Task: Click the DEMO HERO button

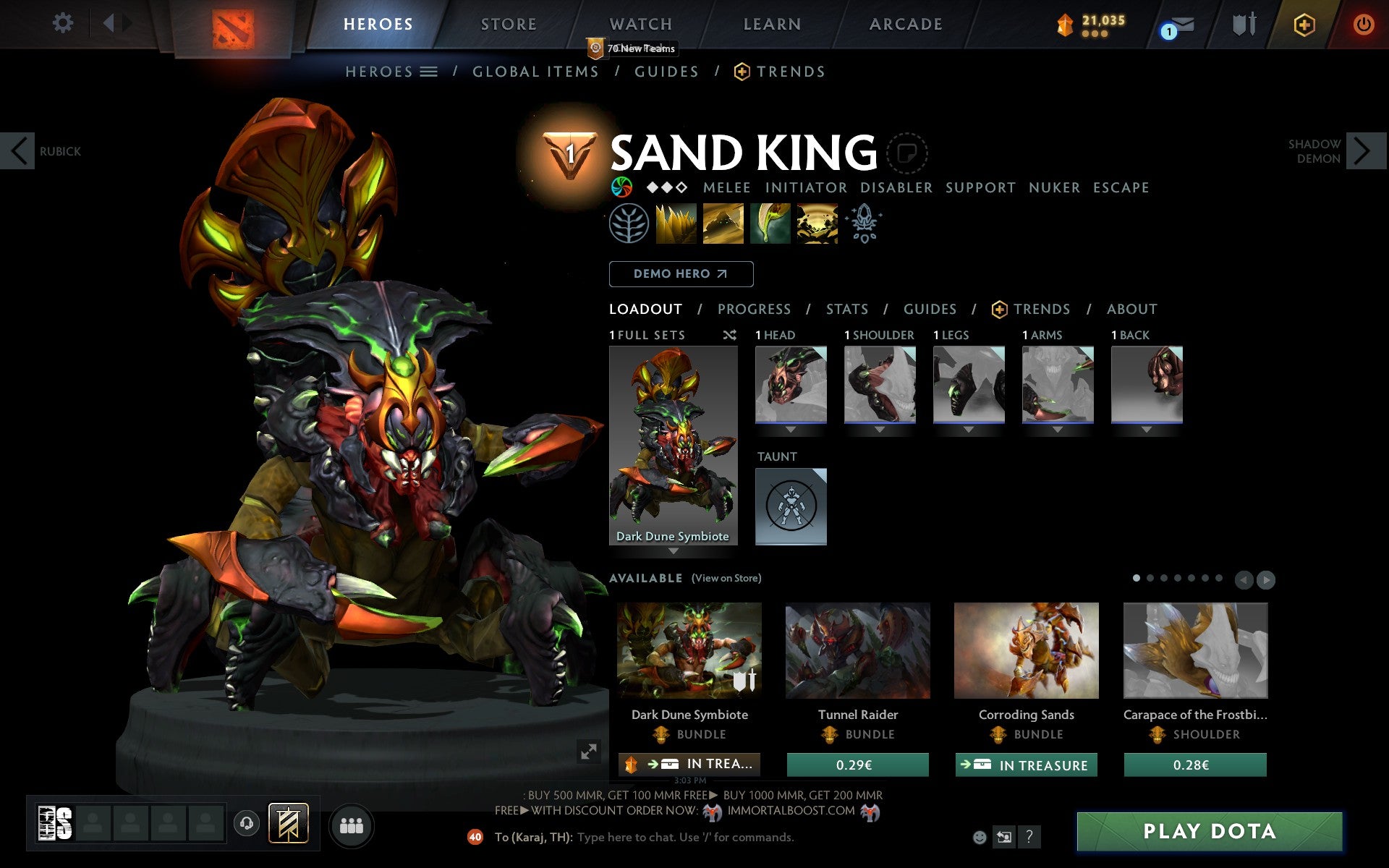Action: click(x=681, y=273)
